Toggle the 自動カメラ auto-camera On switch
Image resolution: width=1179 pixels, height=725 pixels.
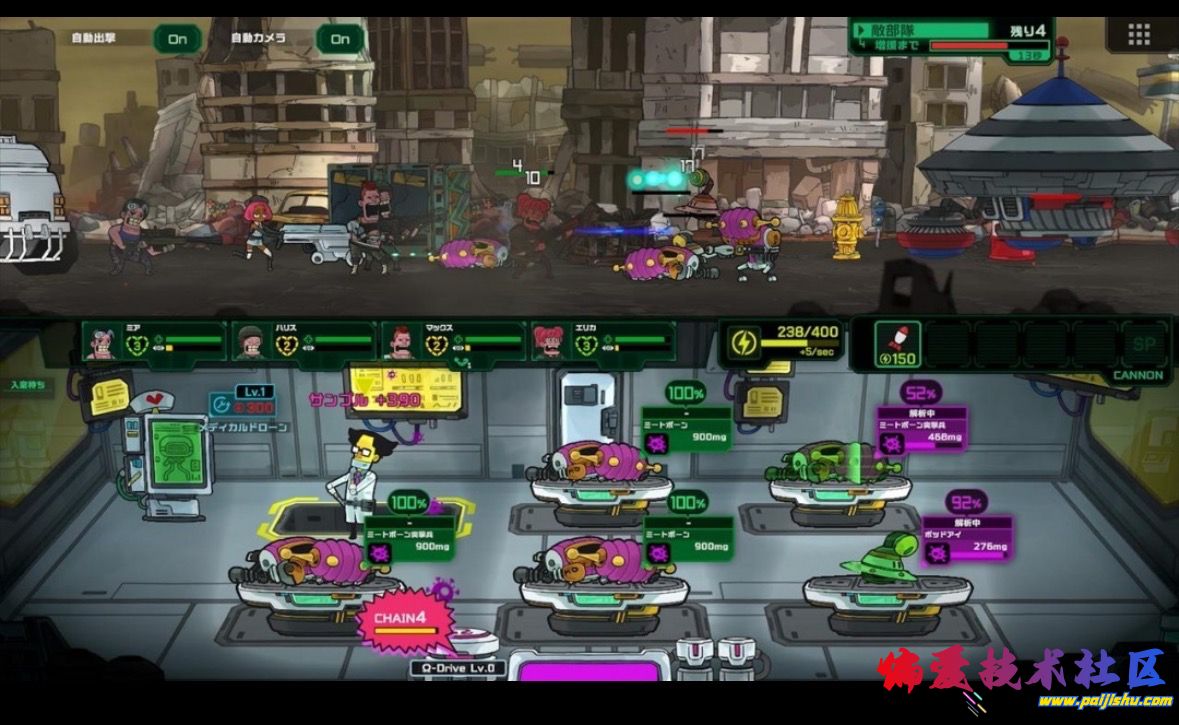[x=340, y=39]
